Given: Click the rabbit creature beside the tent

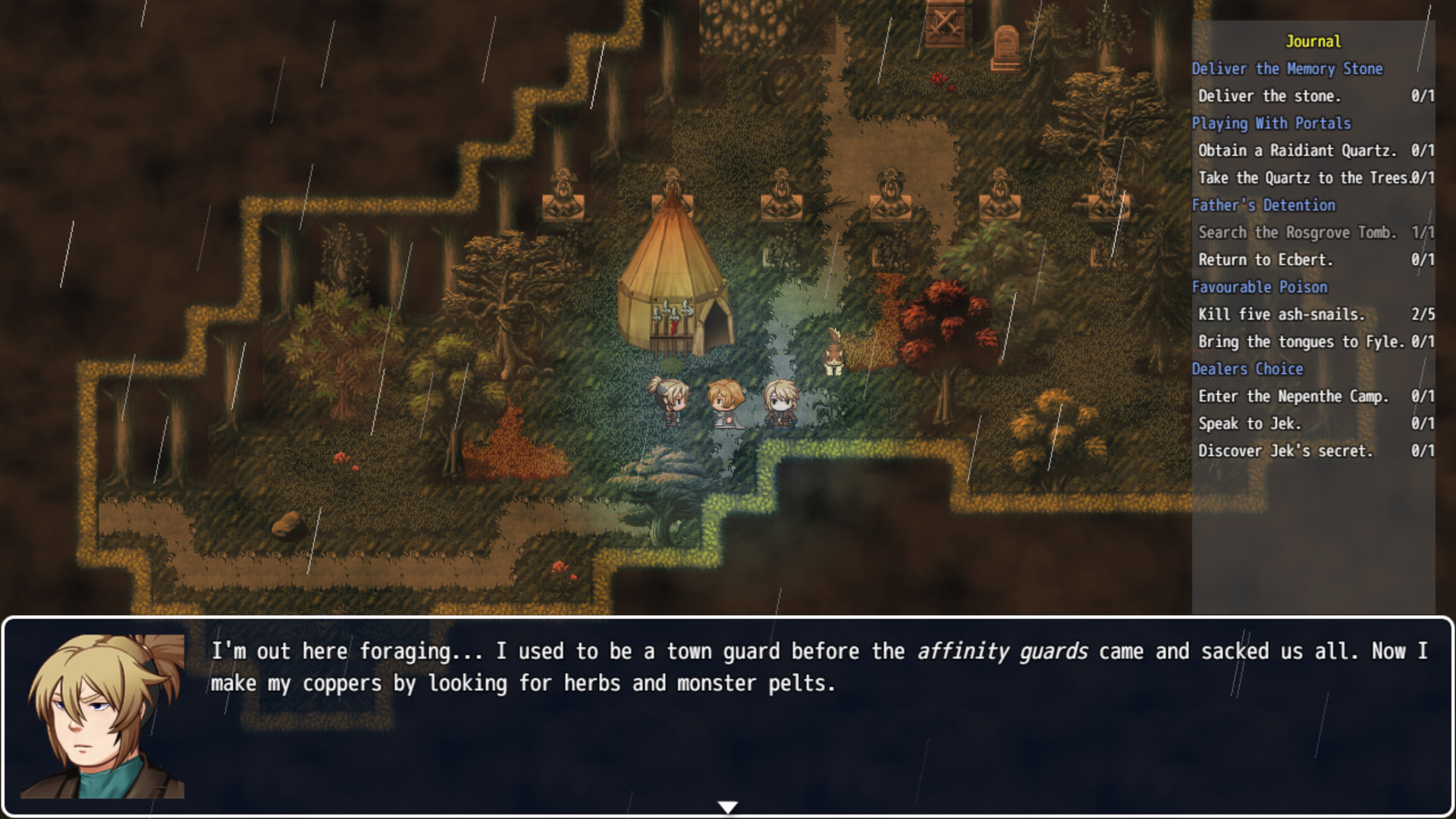Looking at the screenshot, I should 833,353.
